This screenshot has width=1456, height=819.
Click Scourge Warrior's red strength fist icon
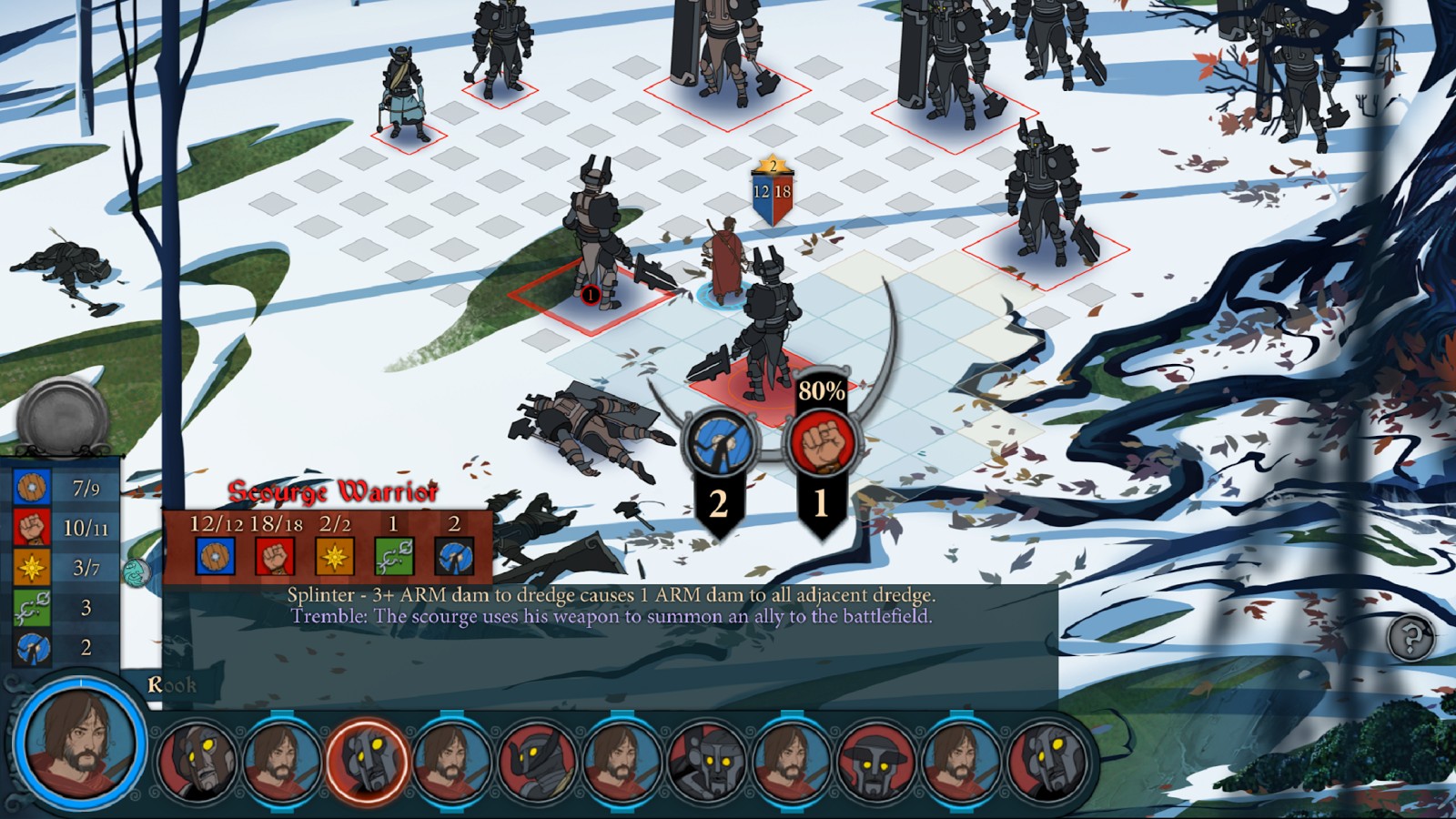(x=275, y=556)
